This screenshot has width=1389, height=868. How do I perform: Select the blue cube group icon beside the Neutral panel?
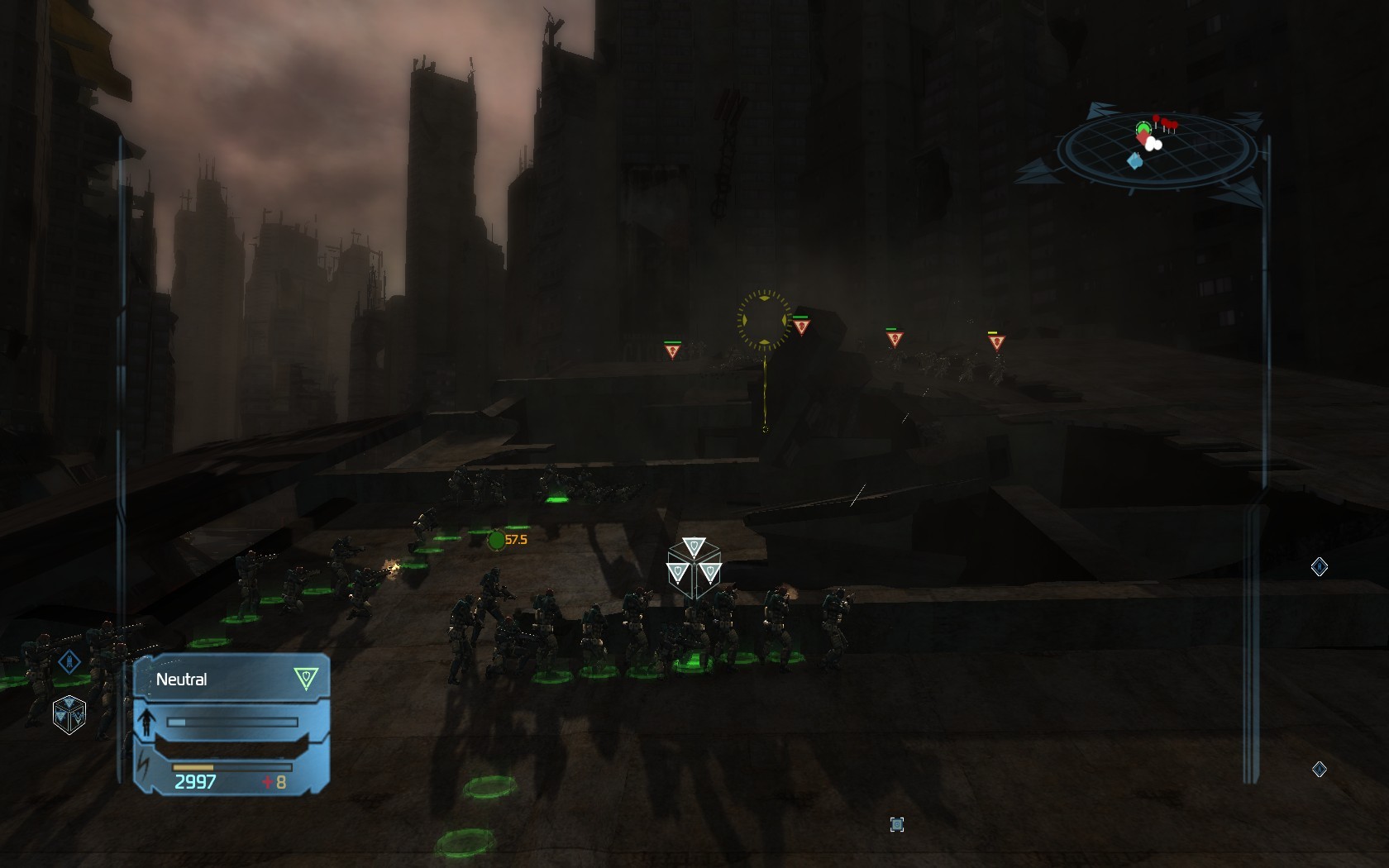coord(69,713)
